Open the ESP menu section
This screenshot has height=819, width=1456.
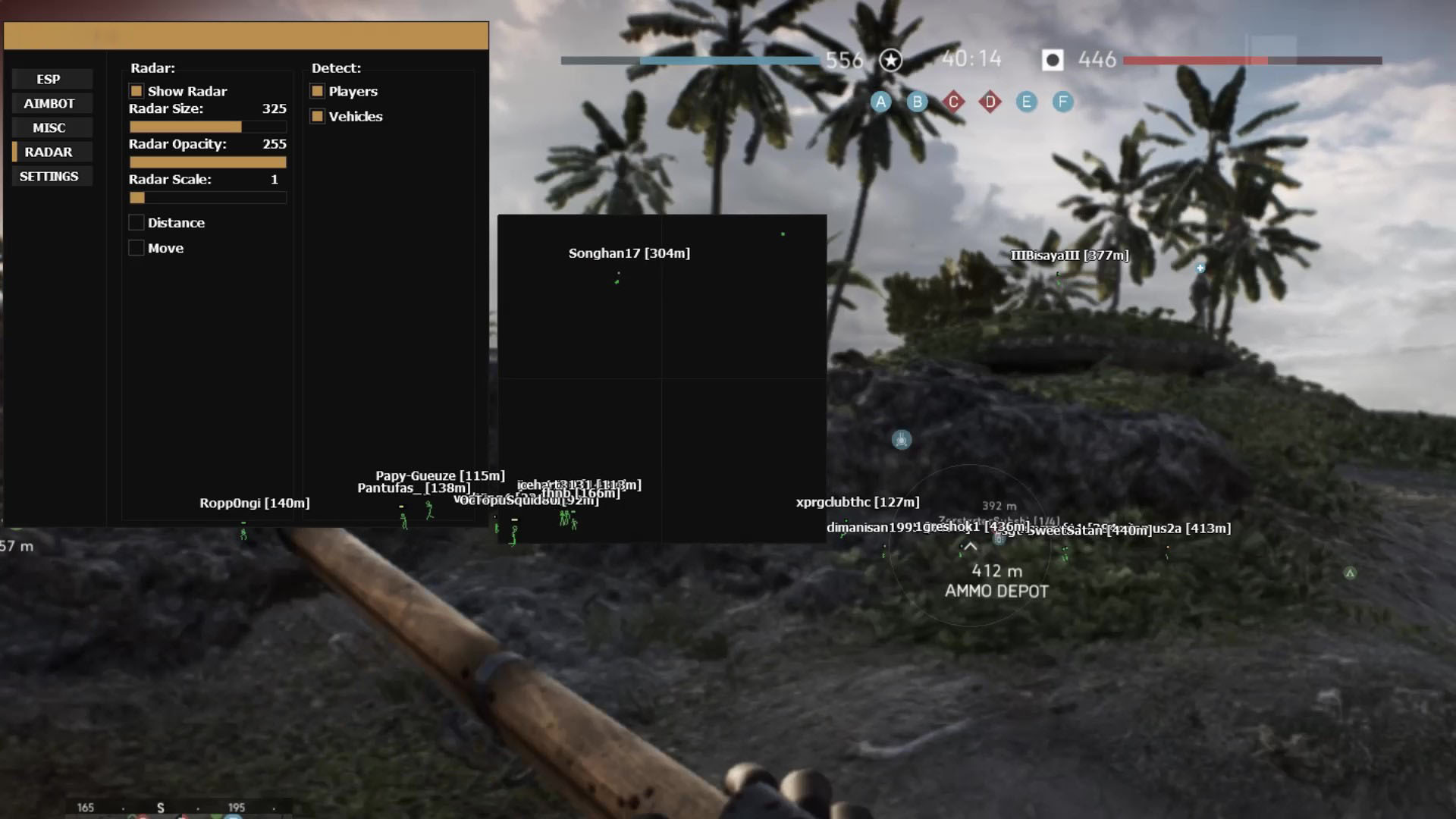point(51,79)
